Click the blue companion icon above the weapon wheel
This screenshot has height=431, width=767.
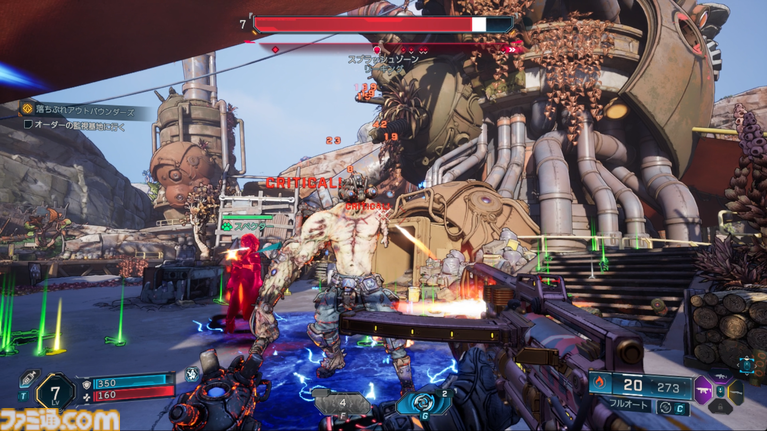(746, 366)
